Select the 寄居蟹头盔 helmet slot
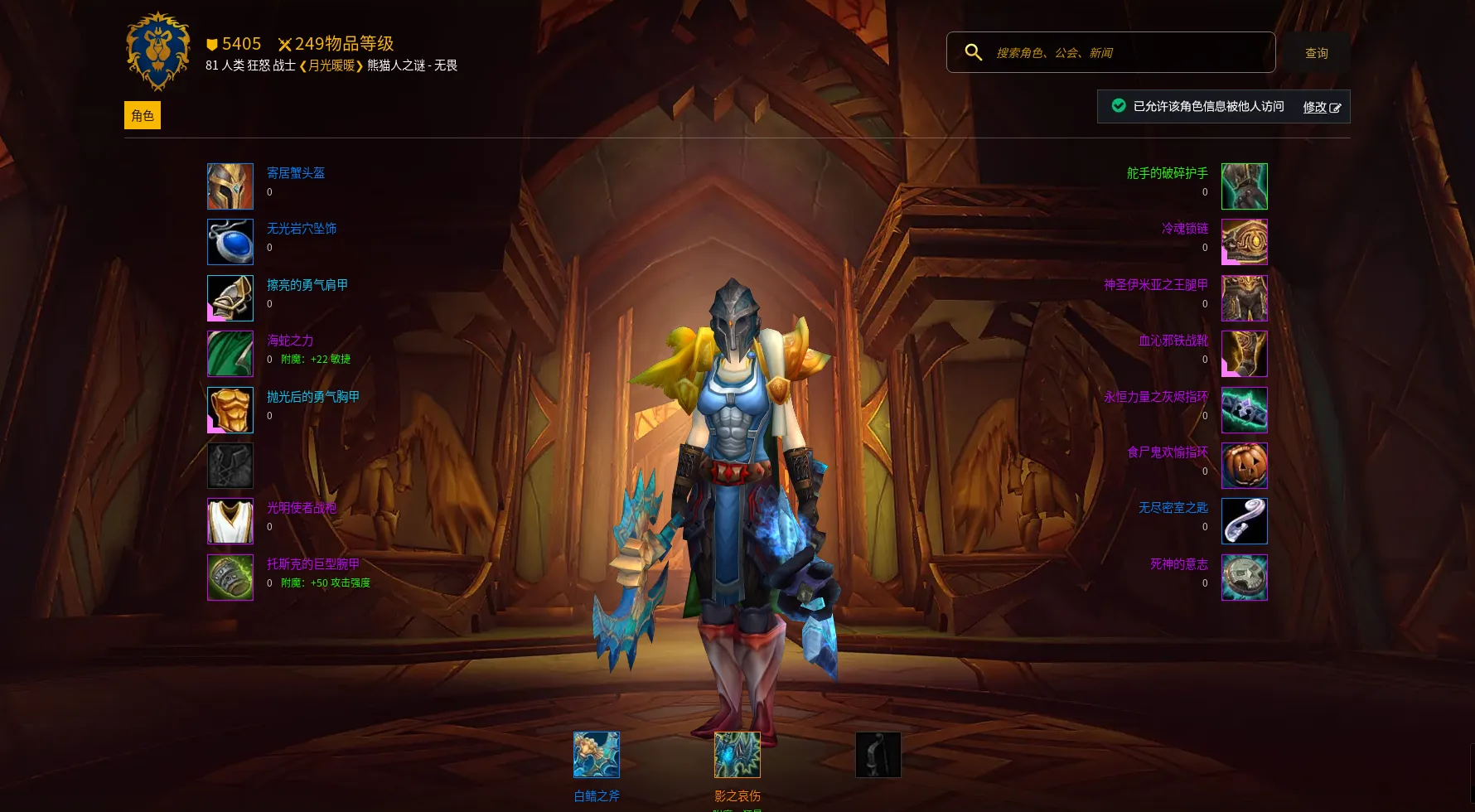 230,186
